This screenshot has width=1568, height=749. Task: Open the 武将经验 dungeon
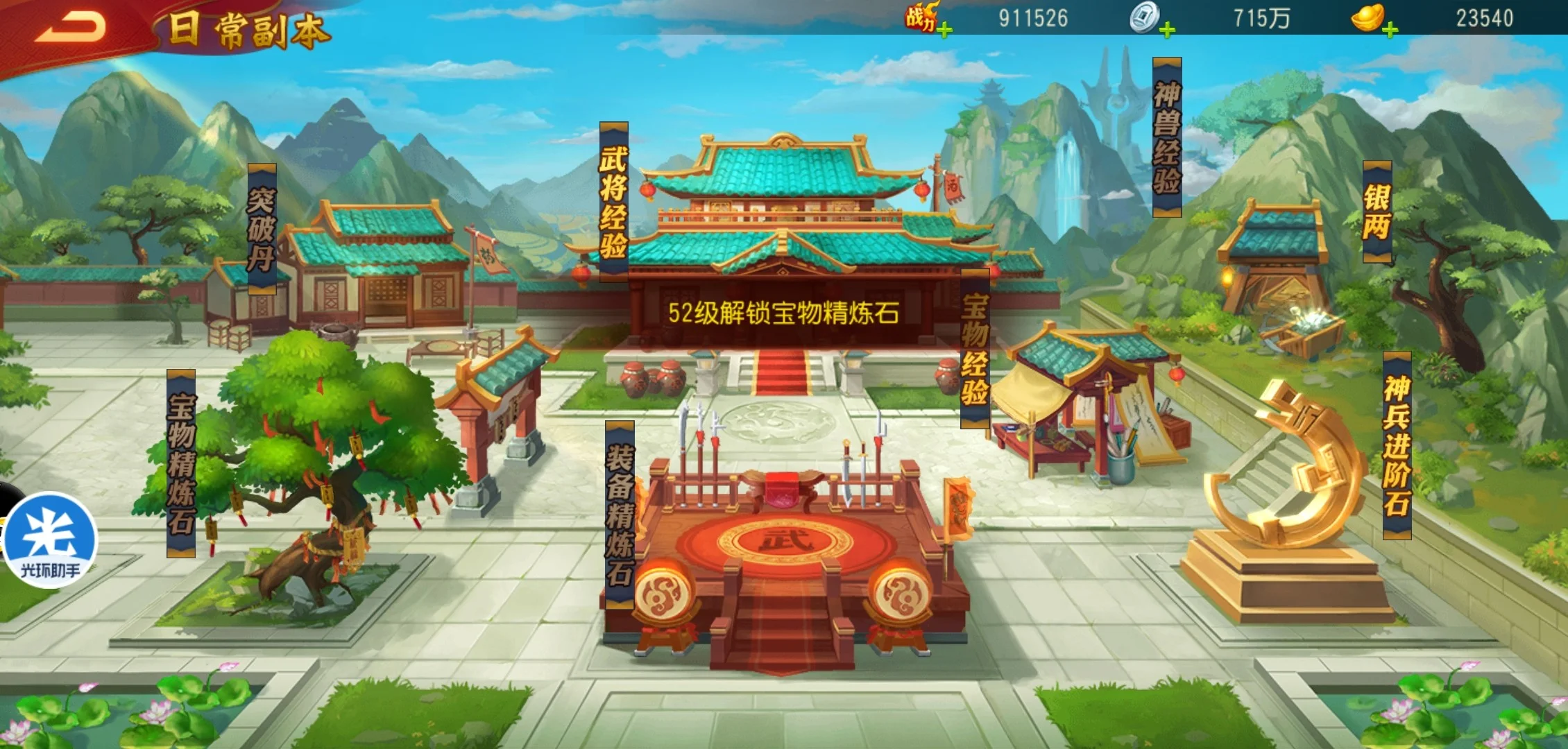(613, 201)
